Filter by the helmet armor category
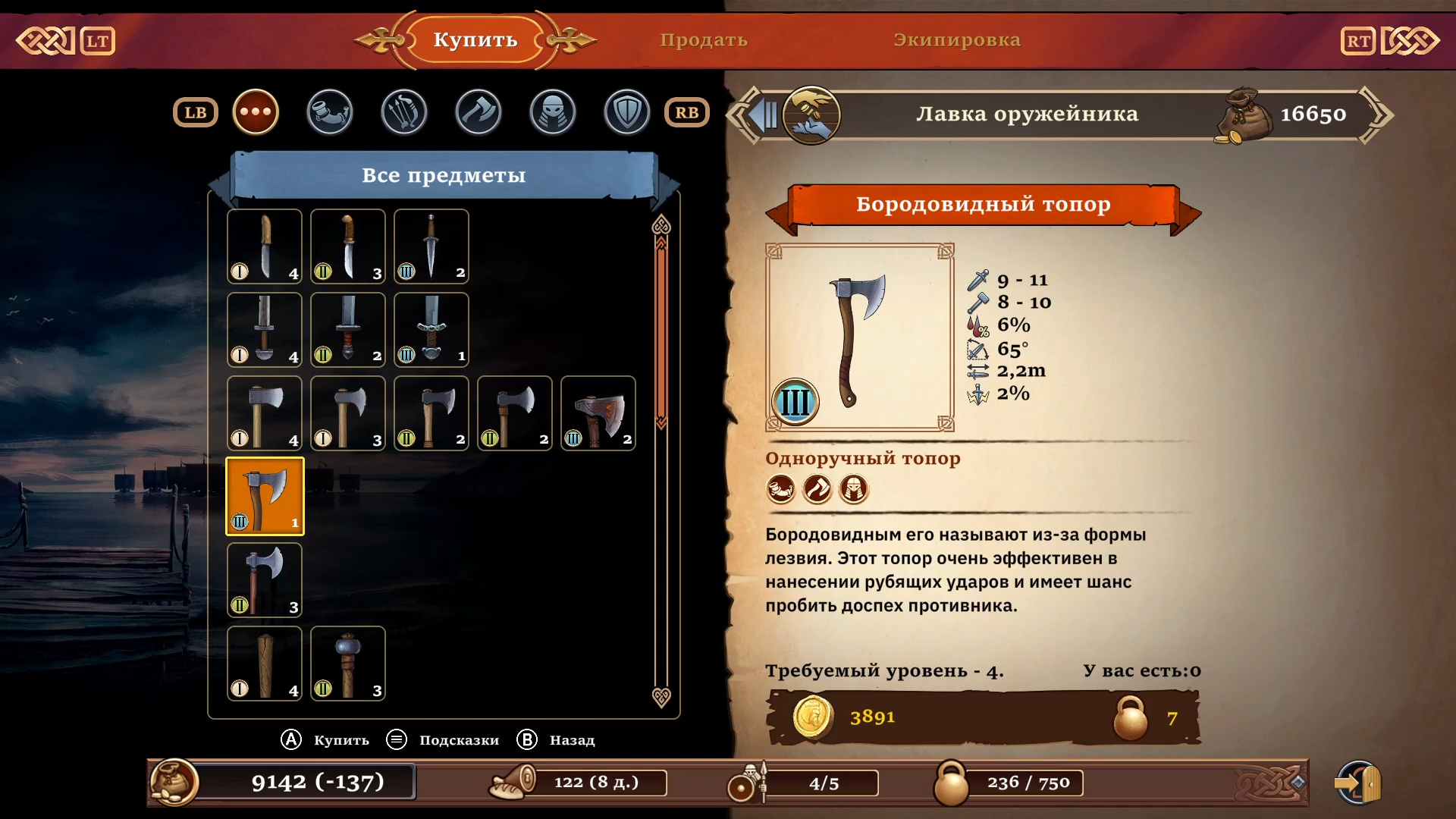Image resolution: width=1456 pixels, height=819 pixels. [x=553, y=112]
